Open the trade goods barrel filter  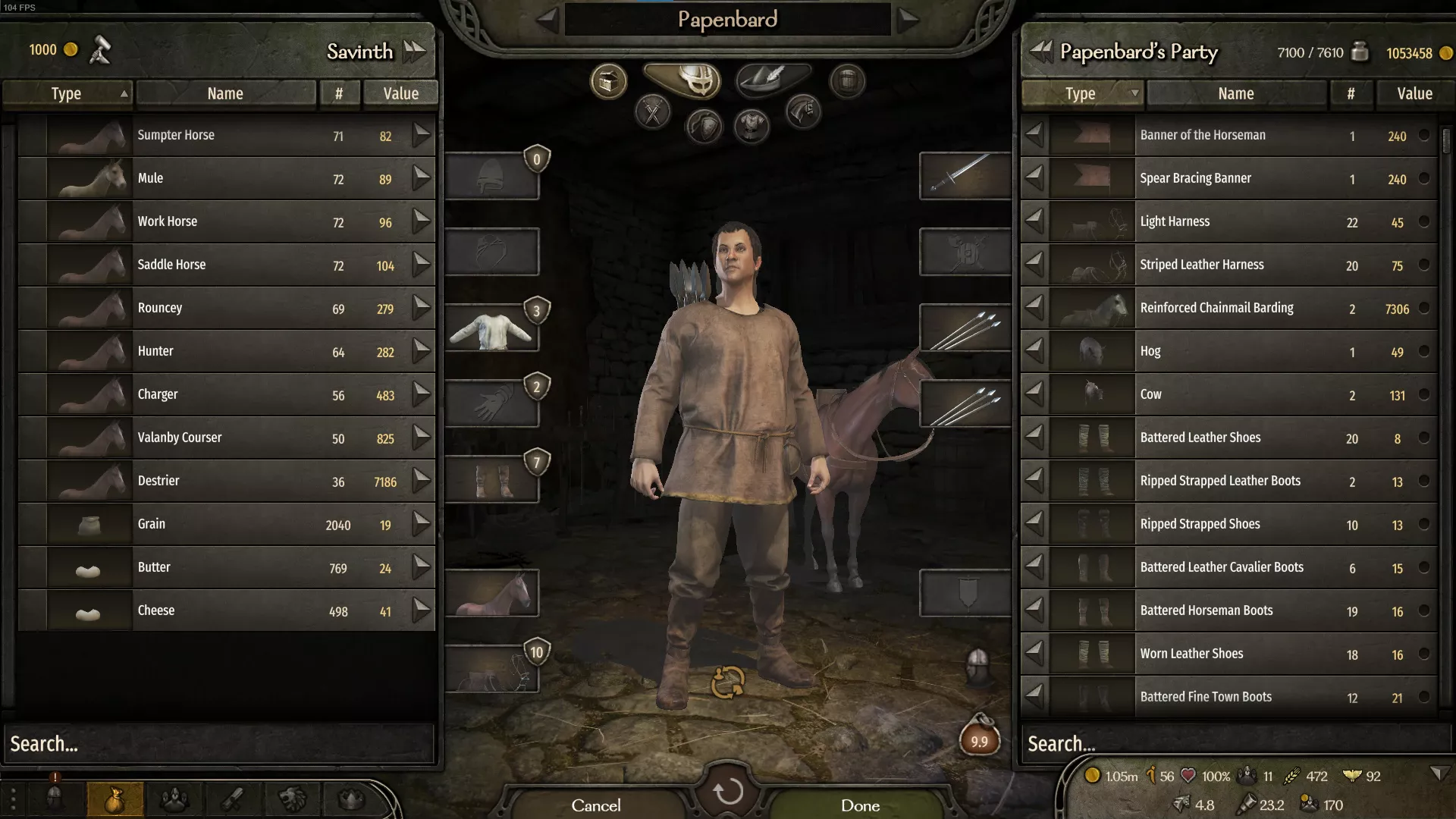(x=847, y=82)
